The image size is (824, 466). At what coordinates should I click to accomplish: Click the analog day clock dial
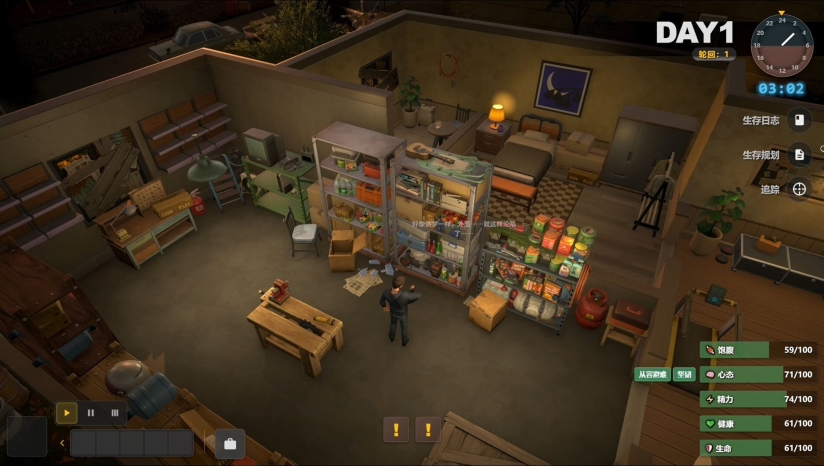[x=781, y=46]
